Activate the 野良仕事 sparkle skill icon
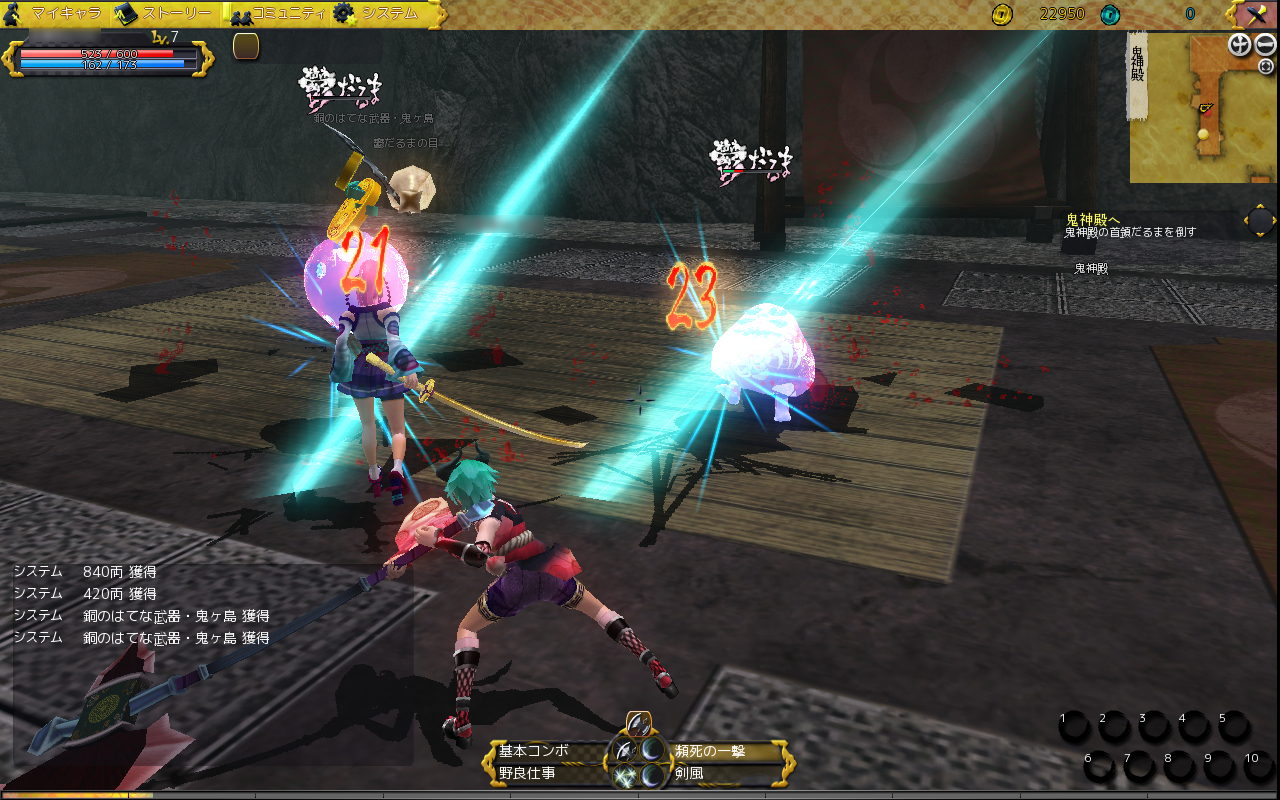 tap(624, 775)
